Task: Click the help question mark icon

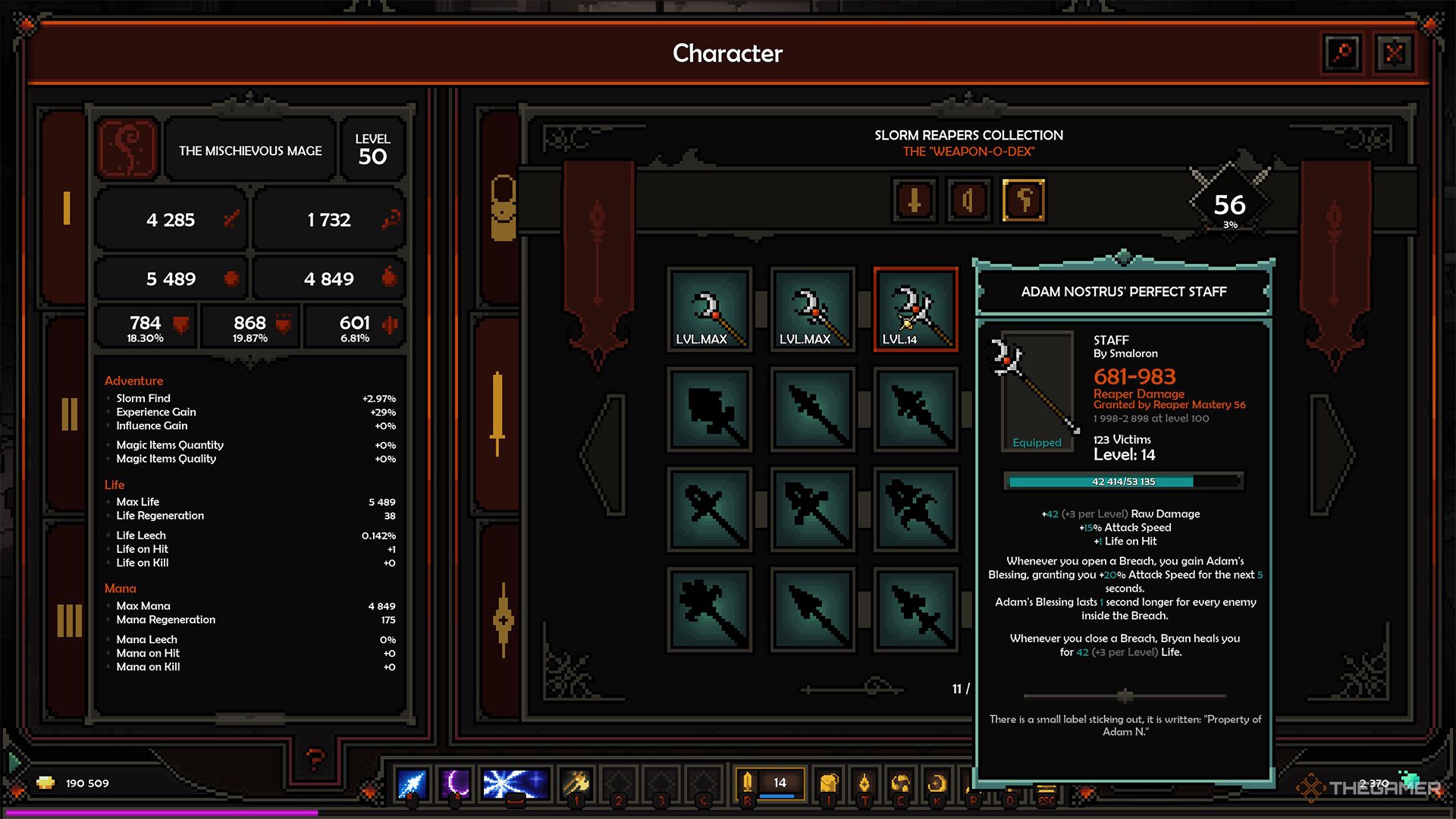Action: 315,757
